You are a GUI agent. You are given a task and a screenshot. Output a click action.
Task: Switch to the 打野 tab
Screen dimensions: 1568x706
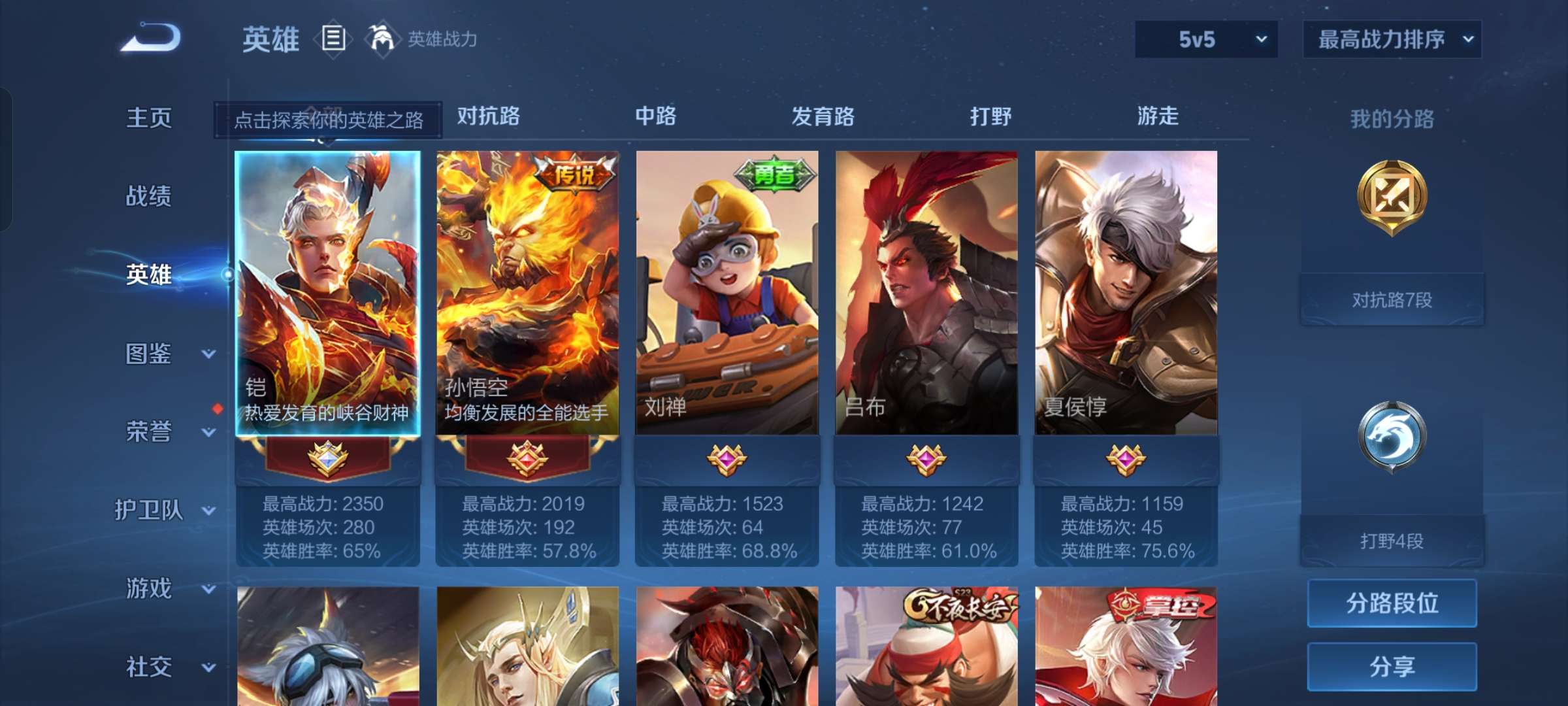pyautogui.click(x=990, y=116)
